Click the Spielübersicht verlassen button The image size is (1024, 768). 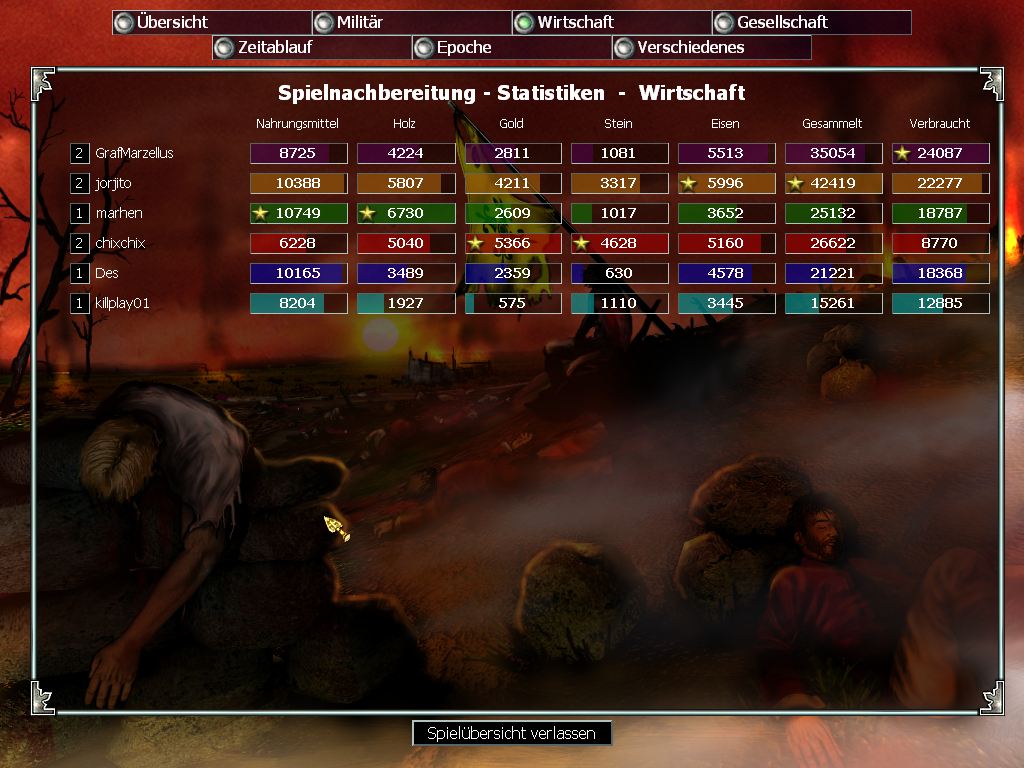tap(511, 733)
